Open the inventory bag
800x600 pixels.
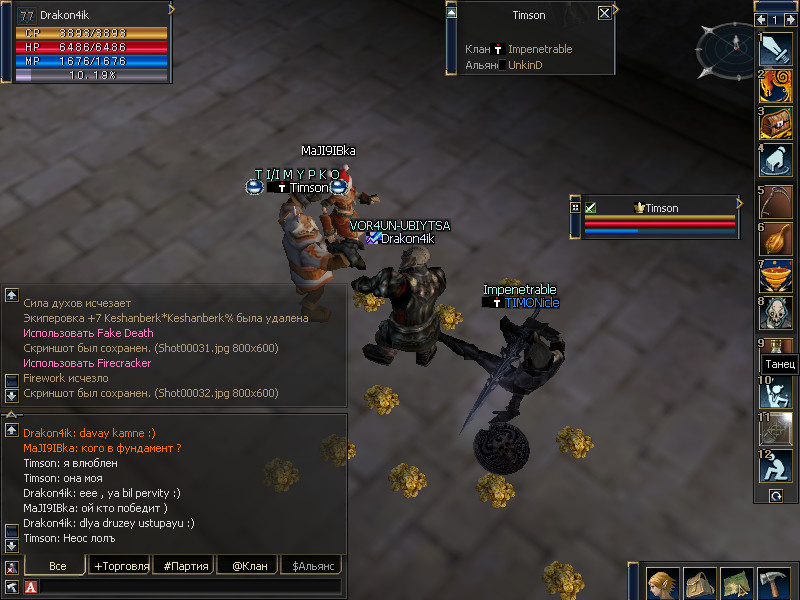point(699,583)
